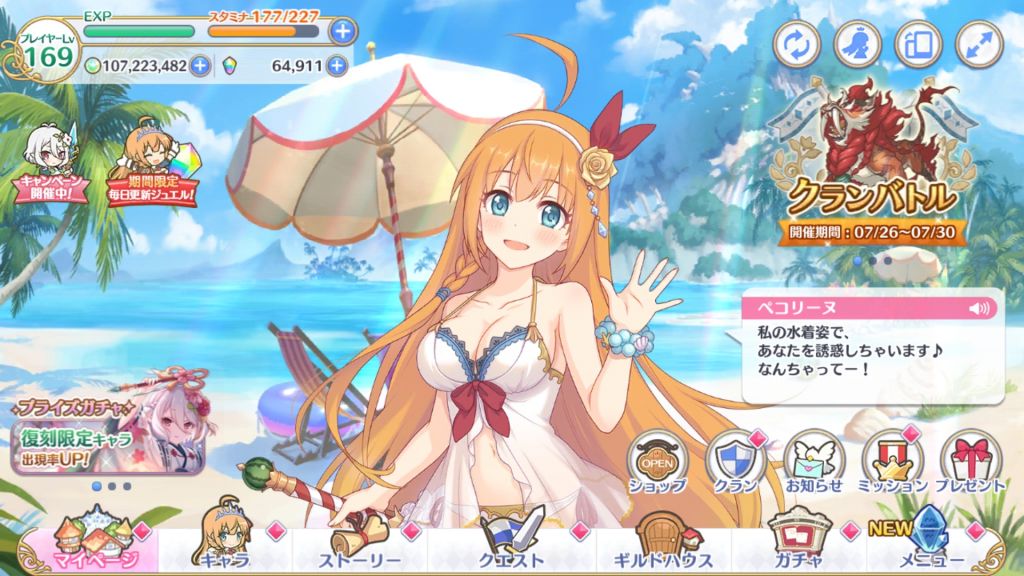
Task: Add stamina with the plus button
Action: 342,31
